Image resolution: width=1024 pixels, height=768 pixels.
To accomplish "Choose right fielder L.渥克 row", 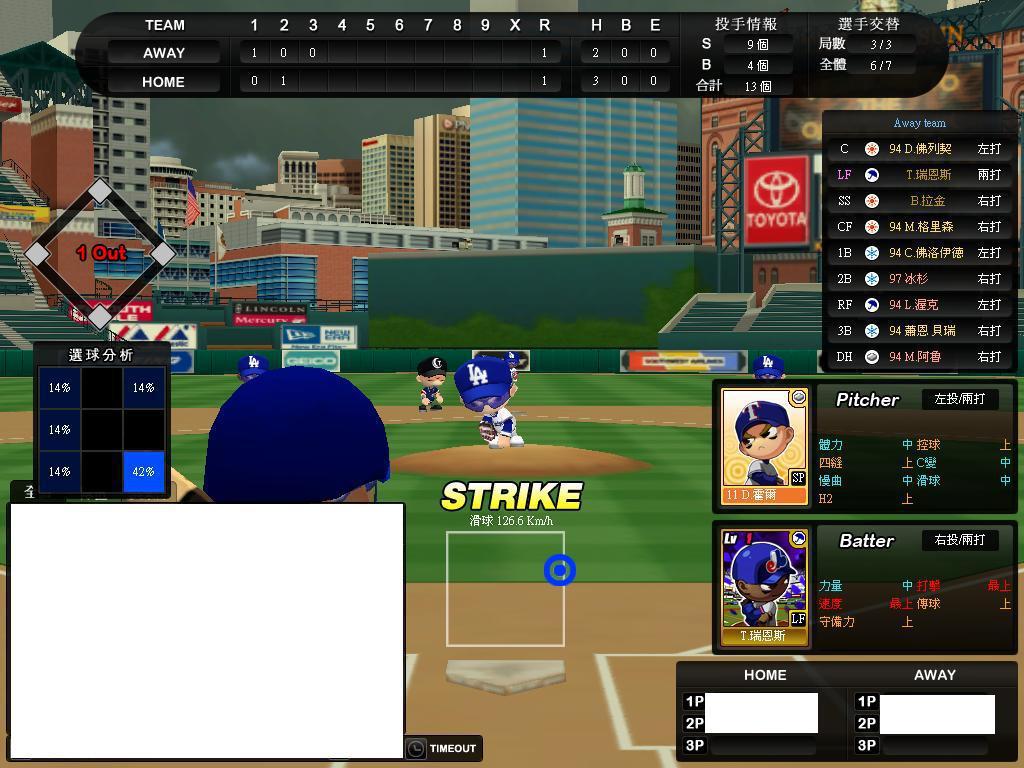I will tap(920, 305).
